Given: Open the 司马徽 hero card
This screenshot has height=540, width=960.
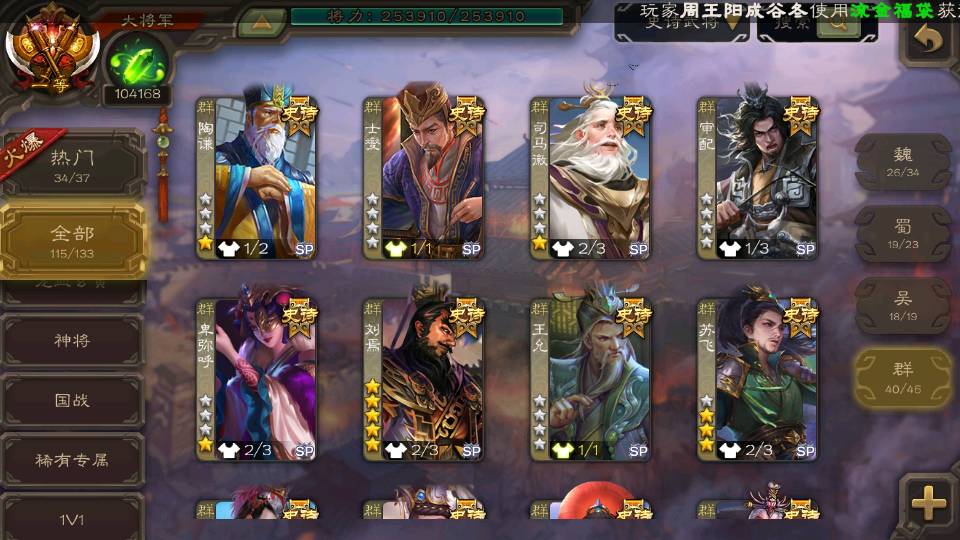Looking at the screenshot, I should 591,177.
